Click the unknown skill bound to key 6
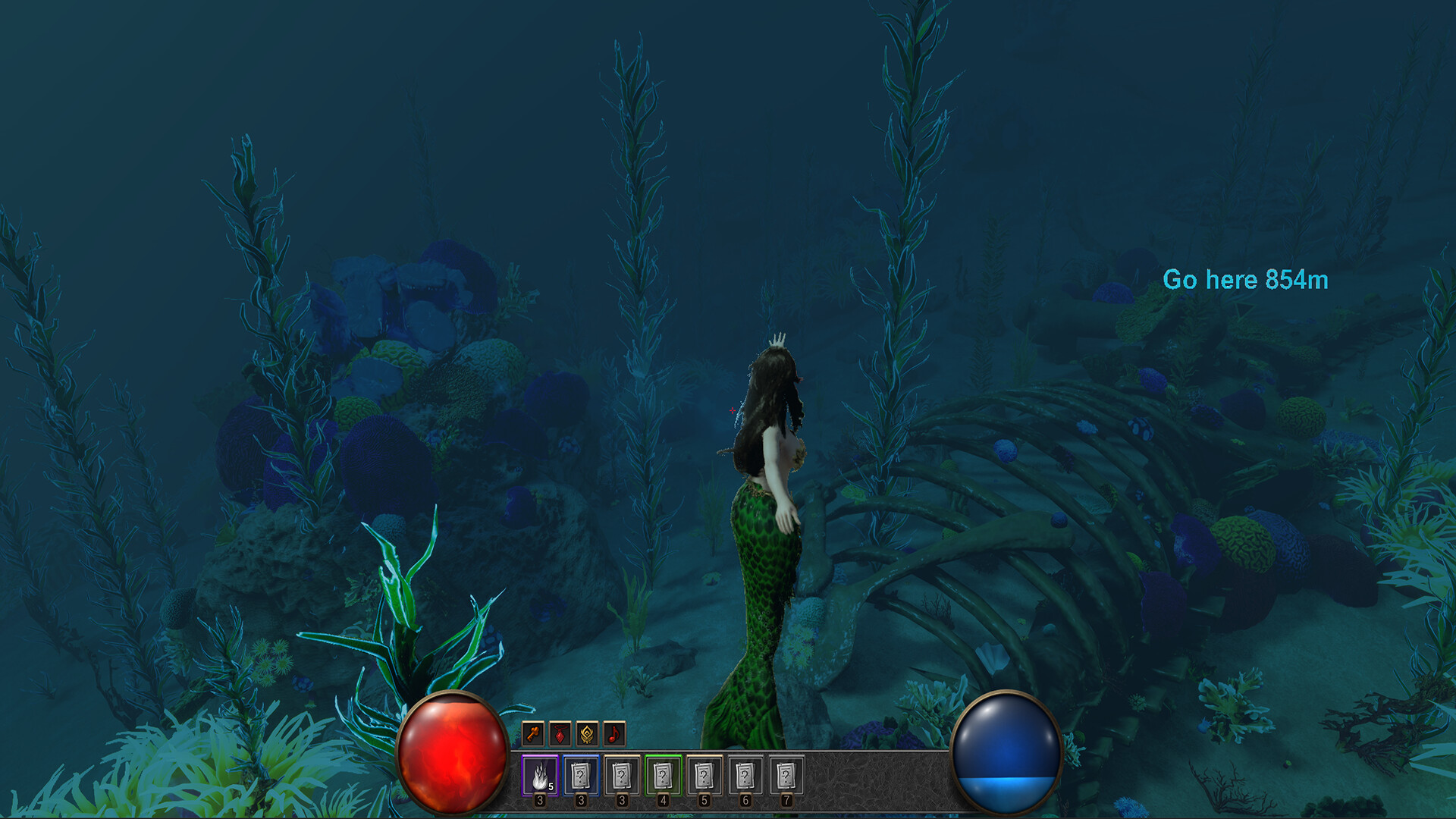This screenshot has height=819, width=1456. pos(746,775)
